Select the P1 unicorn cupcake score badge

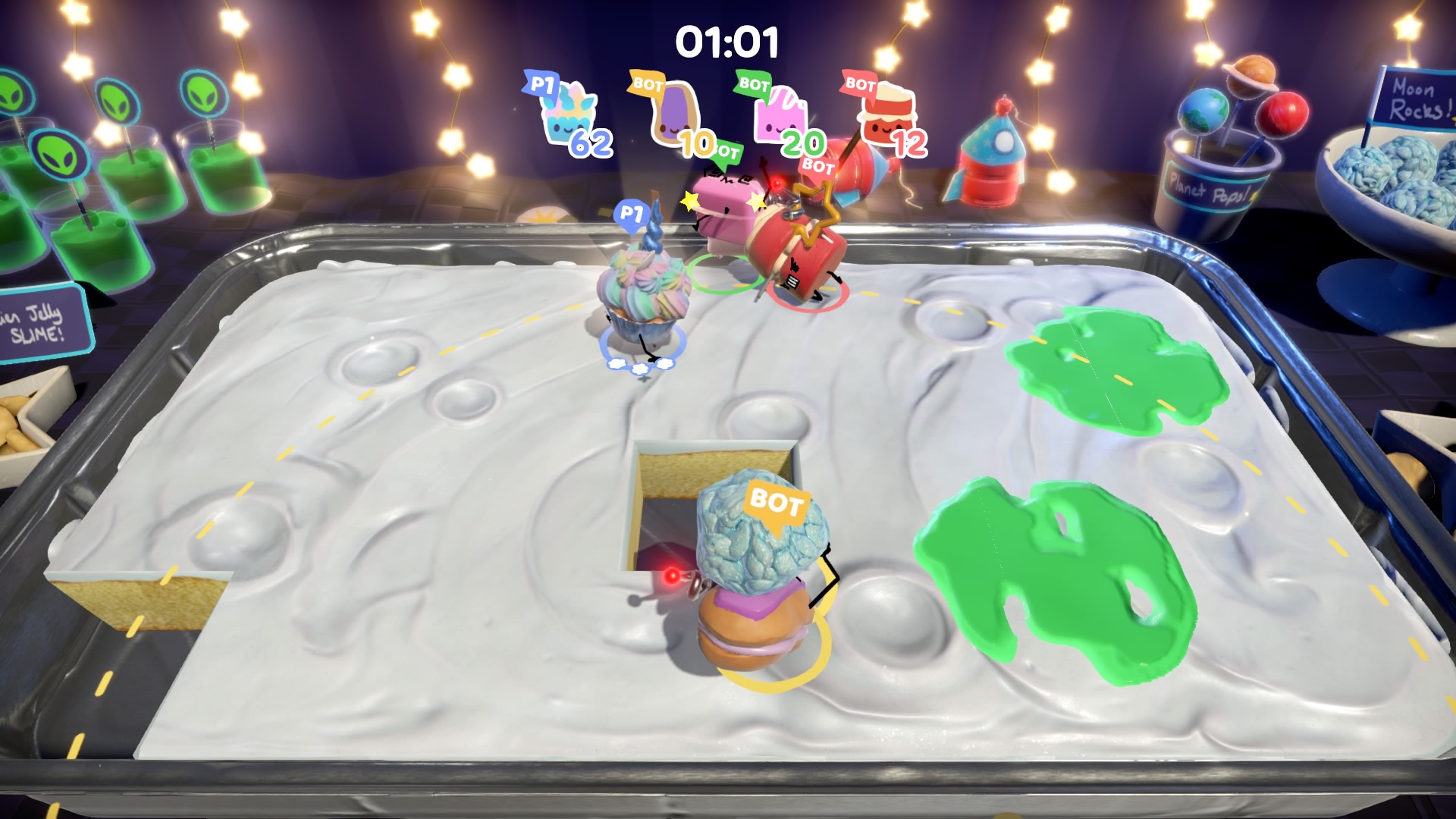click(x=570, y=115)
